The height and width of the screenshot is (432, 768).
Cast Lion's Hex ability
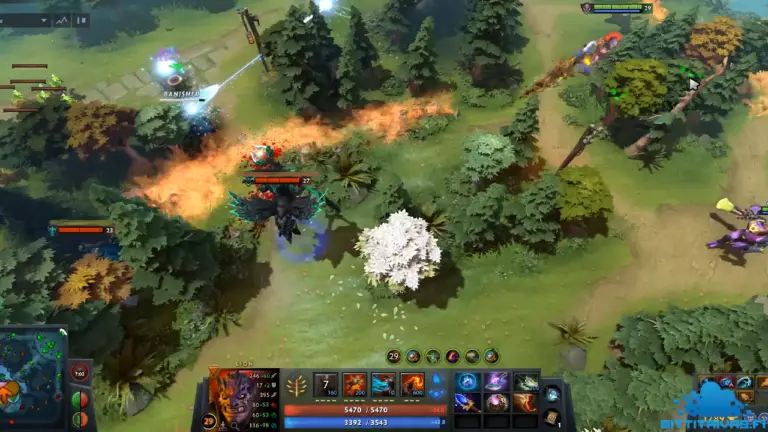pyautogui.click(x=355, y=385)
